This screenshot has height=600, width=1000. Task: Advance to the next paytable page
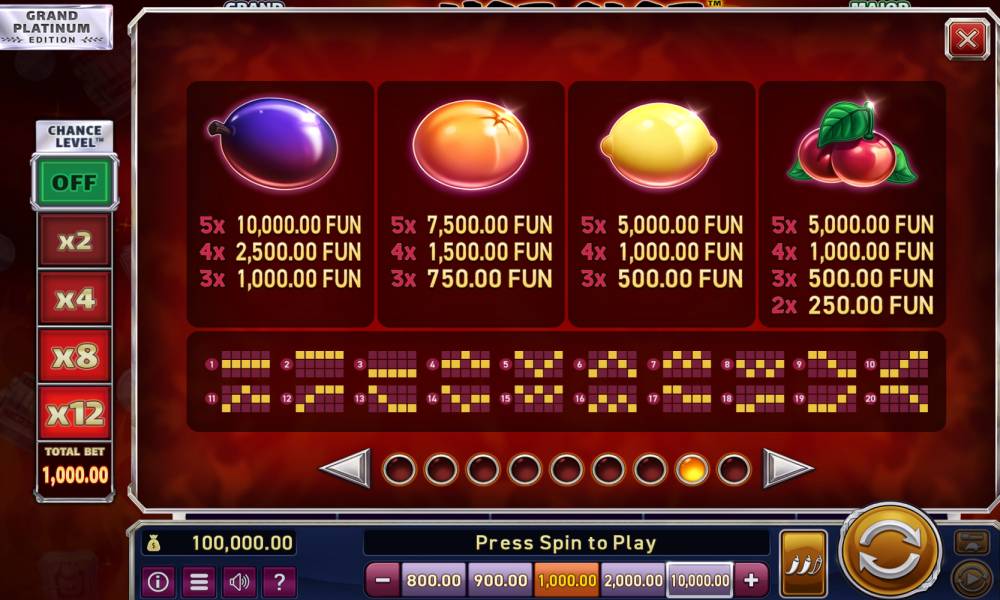[788, 468]
